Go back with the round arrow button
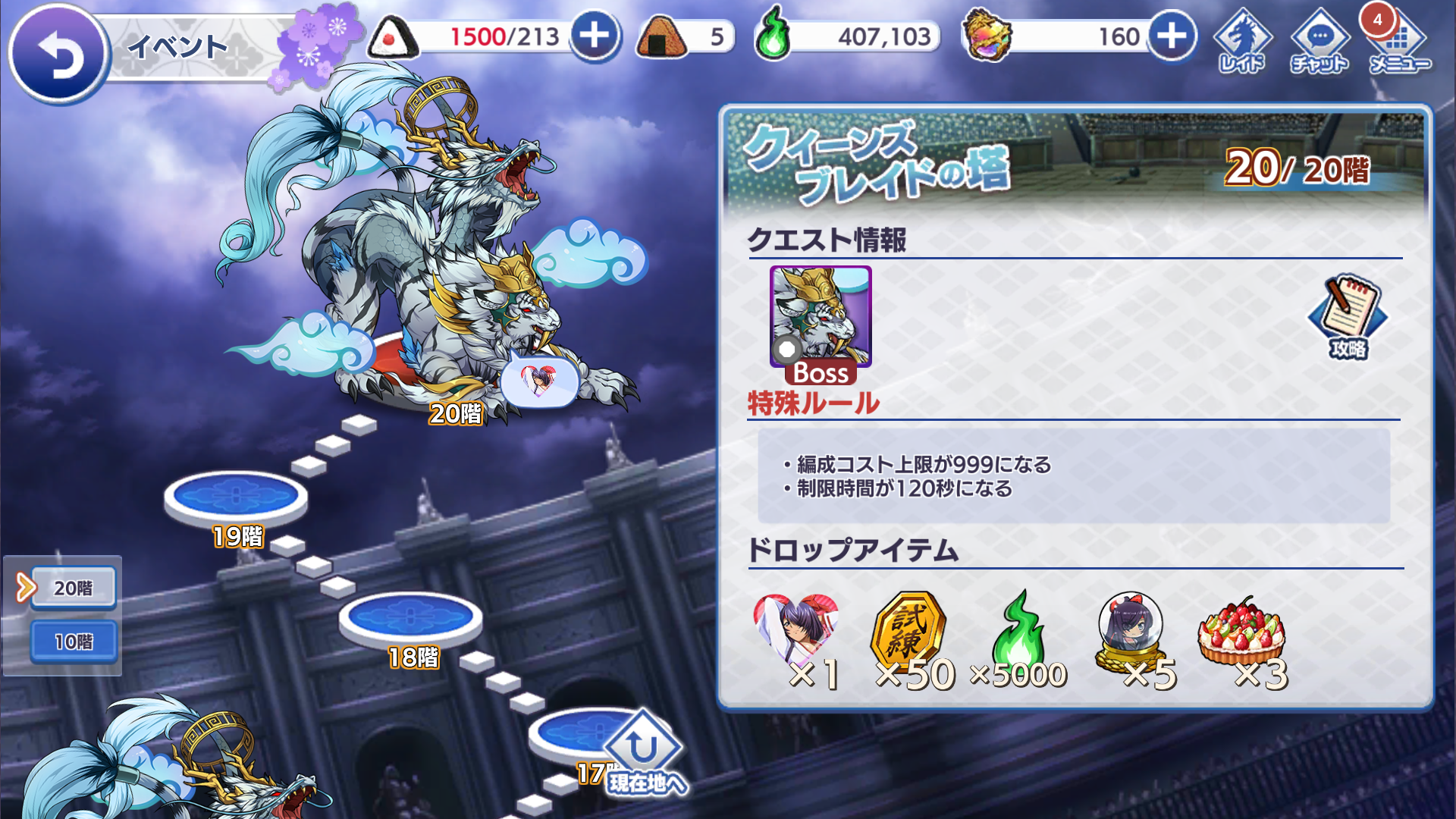 coord(58,53)
